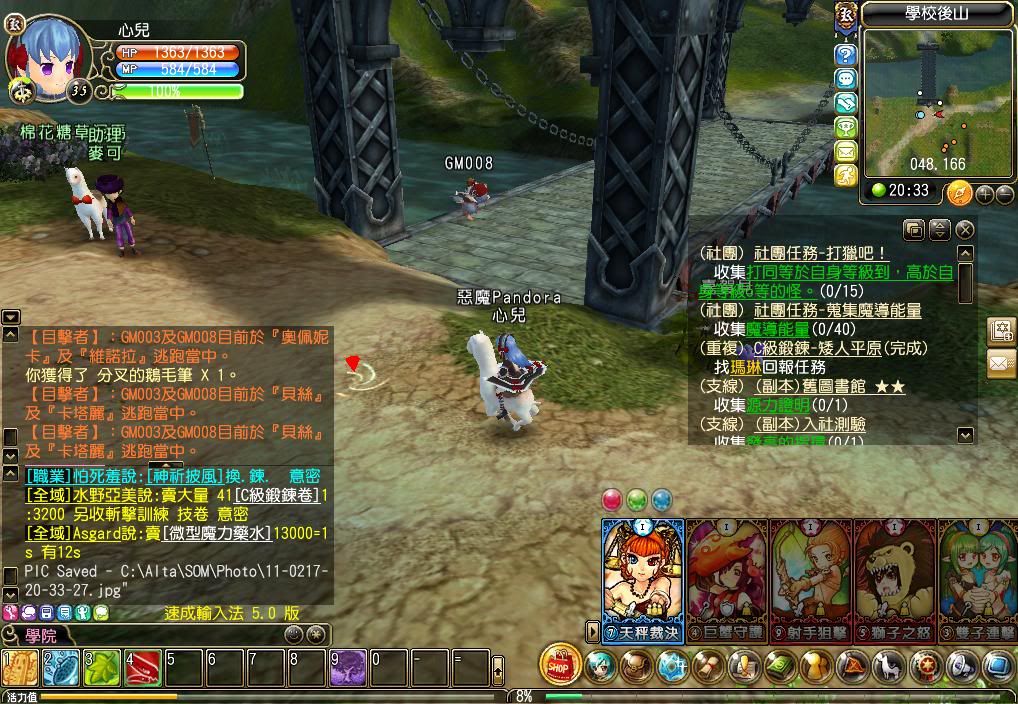The image size is (1018, 704).
Task: Zoom in the minimap with plus button
Action: click(x=985, y=193)
